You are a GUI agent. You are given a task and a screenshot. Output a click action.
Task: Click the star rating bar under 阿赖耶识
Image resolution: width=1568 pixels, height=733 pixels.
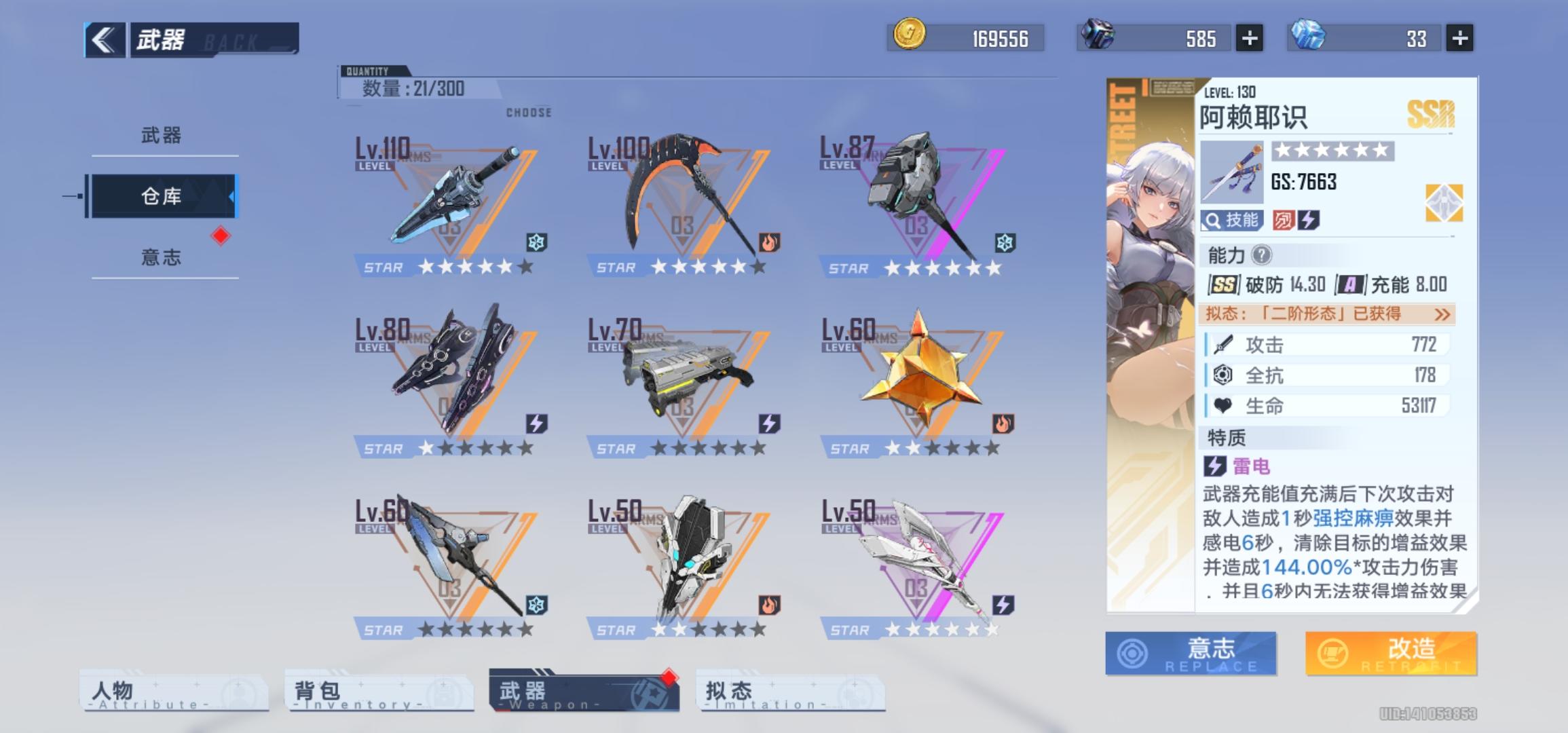pyautogui.click(x=1332, y=150)
